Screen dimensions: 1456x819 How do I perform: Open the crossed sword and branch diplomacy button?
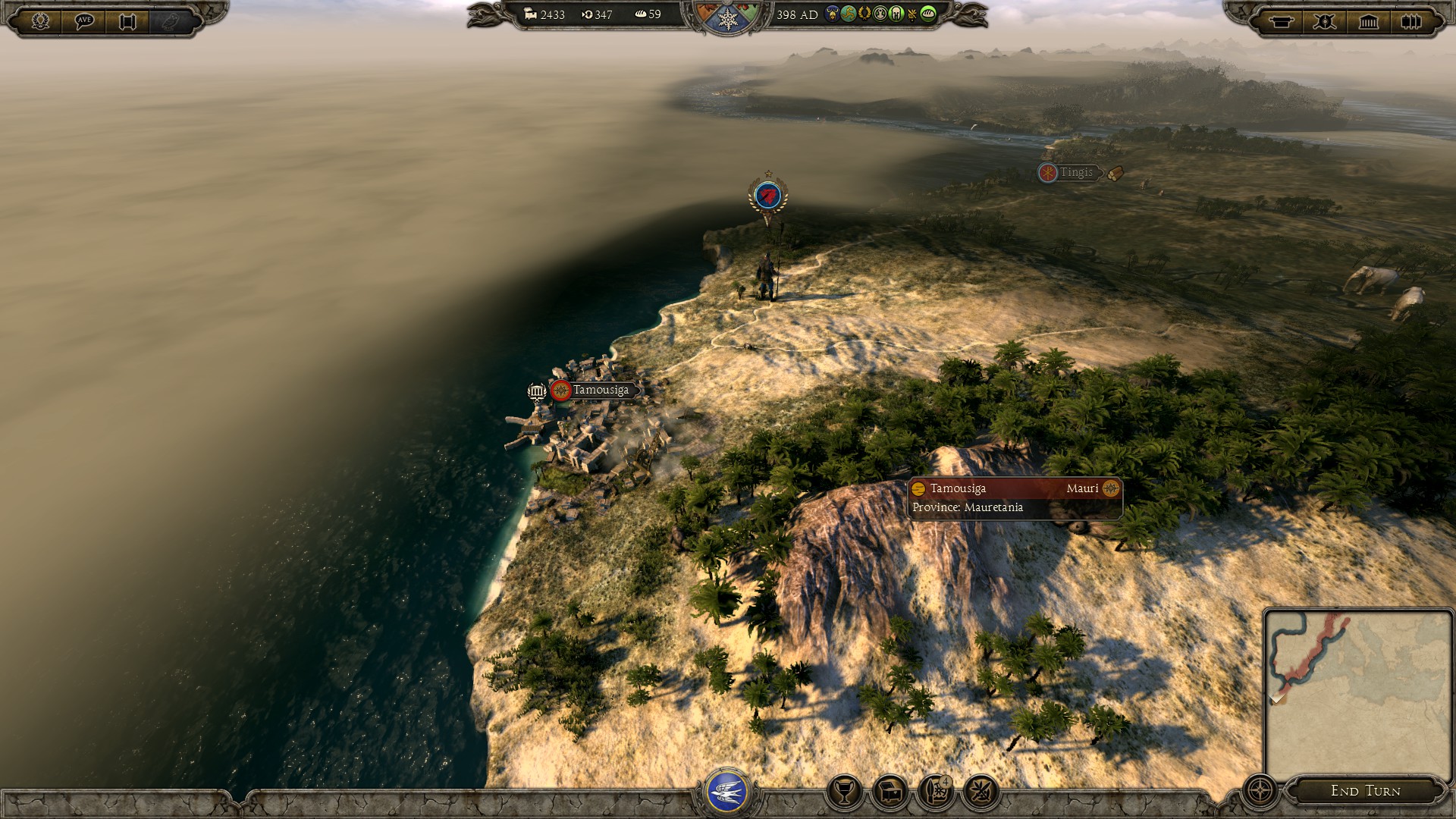click(981, 792)
